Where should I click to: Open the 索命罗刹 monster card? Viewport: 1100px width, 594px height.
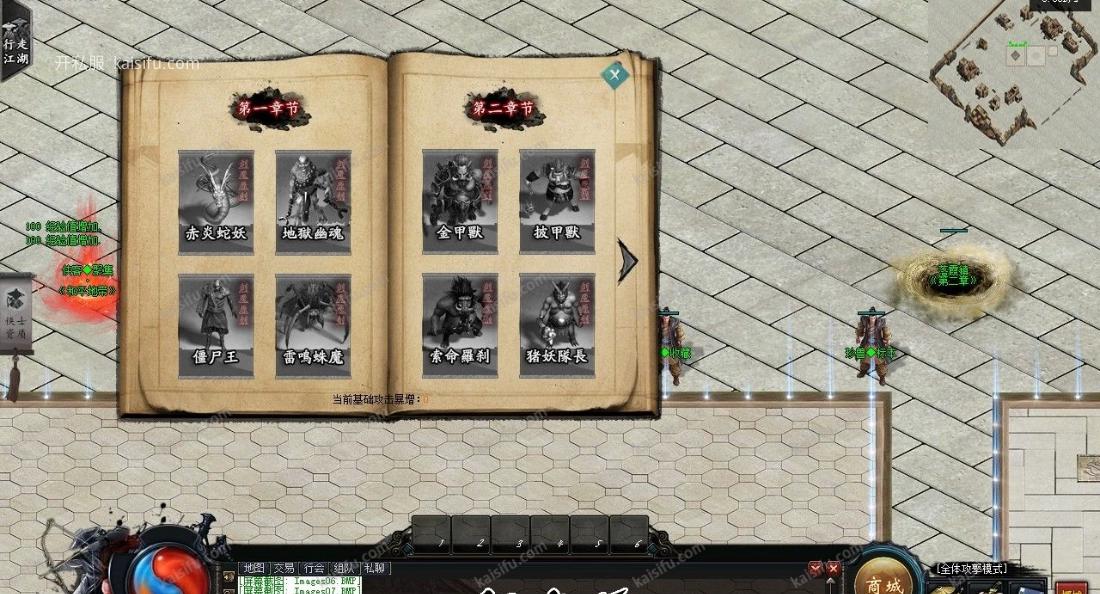tap(460, 326)
